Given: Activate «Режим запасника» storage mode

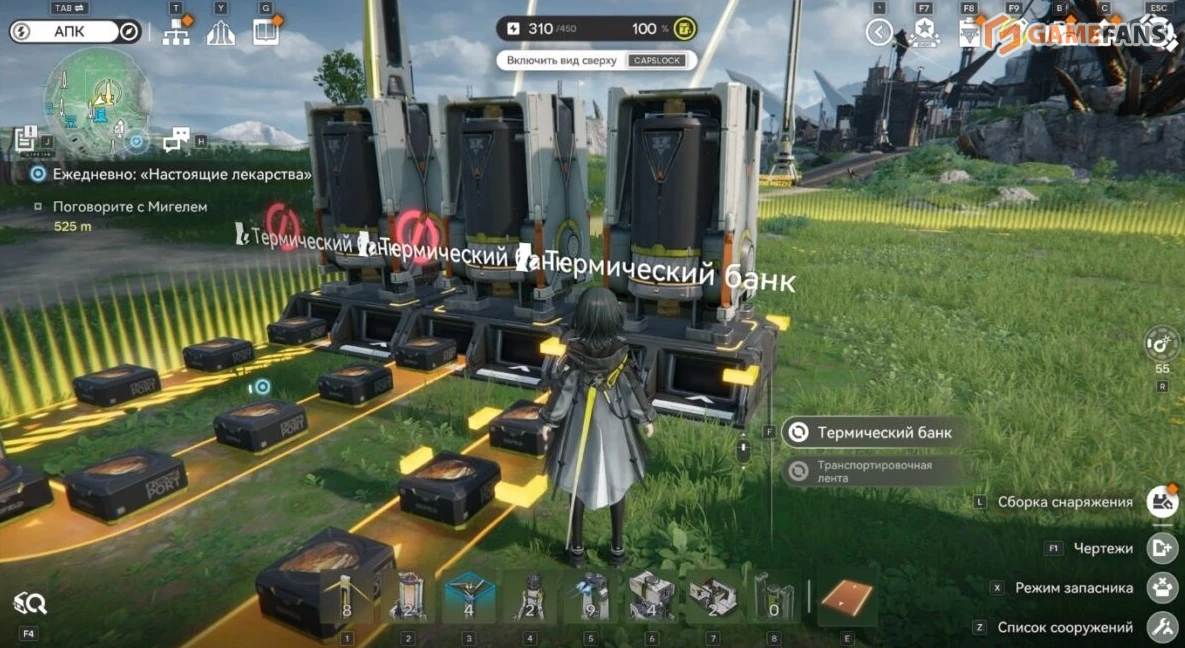Looking at the screenshot, I should click(1161, 588).
